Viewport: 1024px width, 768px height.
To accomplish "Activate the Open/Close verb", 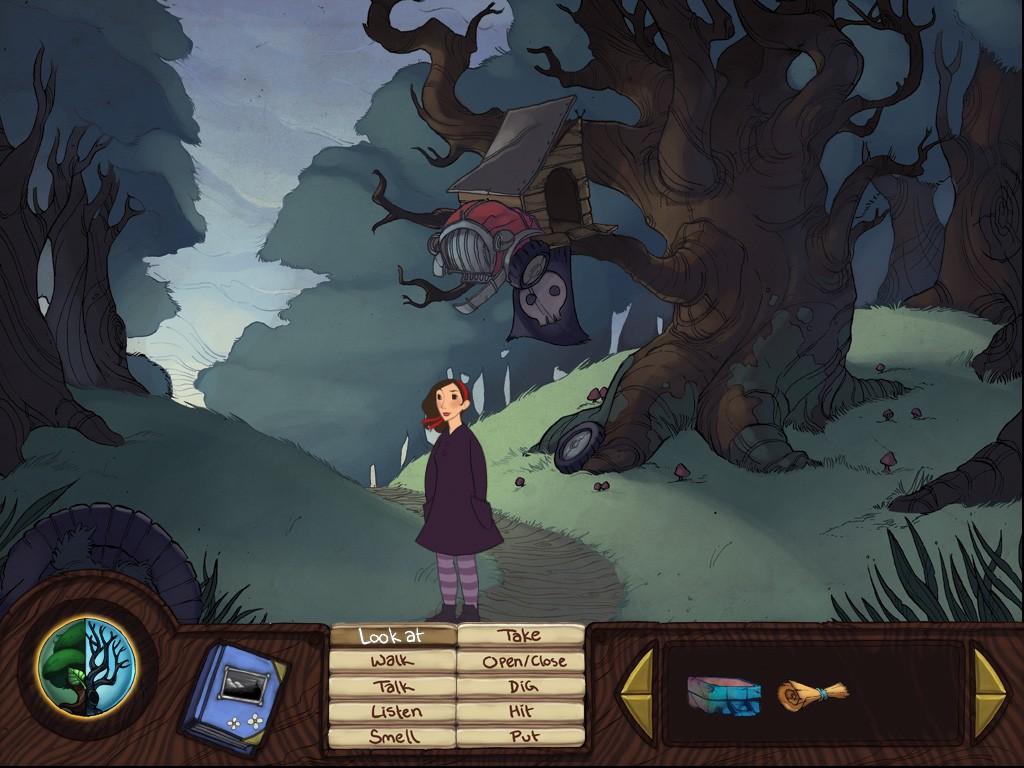I will pyautogui.click(x=520, y=661).
